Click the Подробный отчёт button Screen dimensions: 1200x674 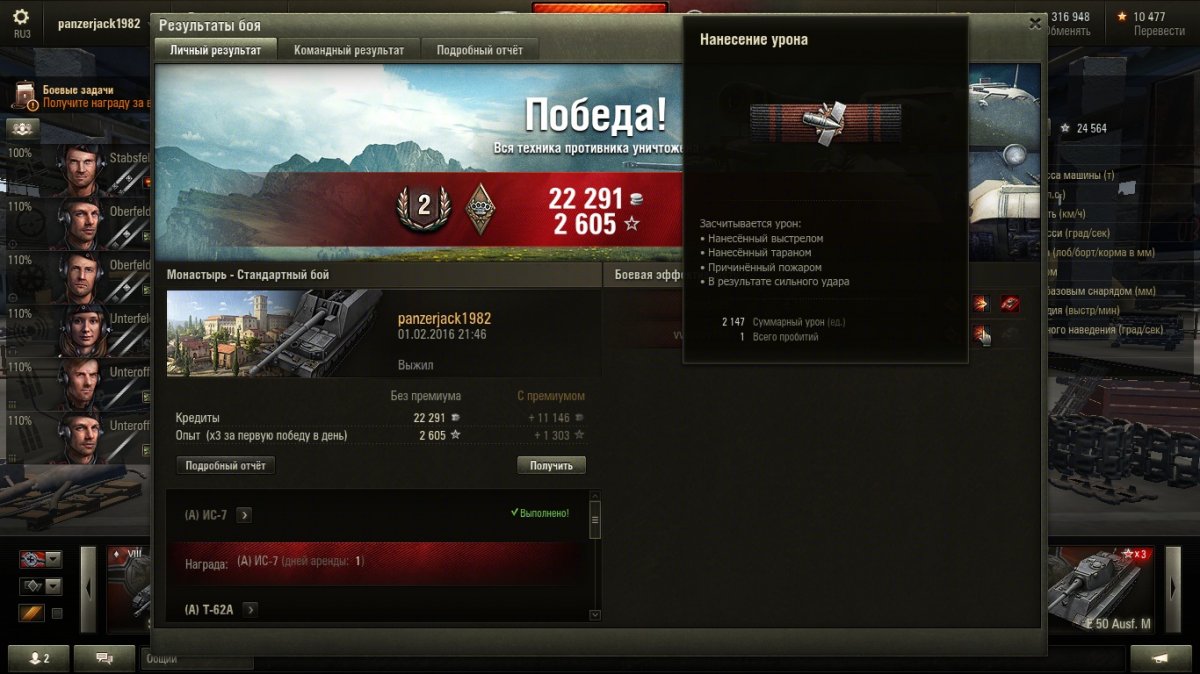pos(225,466)
